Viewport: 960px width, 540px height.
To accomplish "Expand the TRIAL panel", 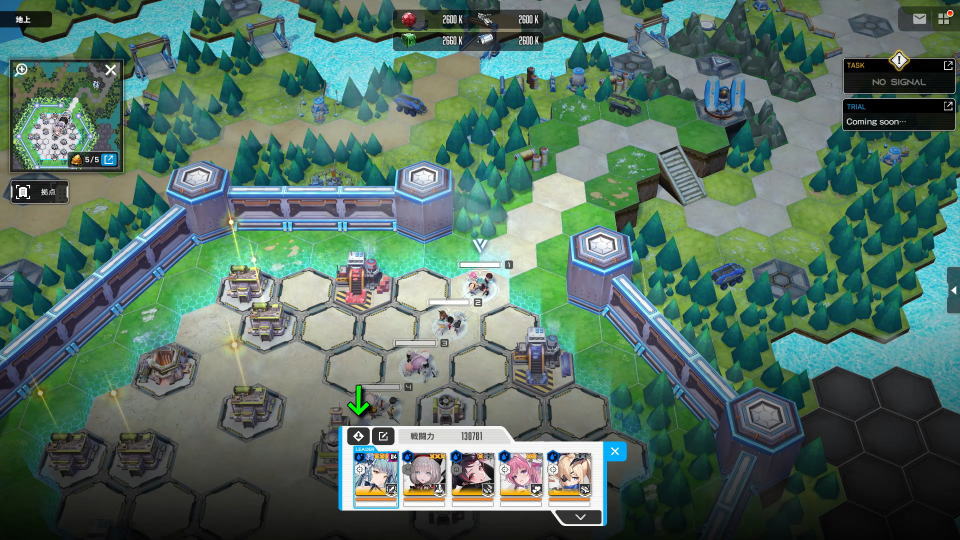I will pos(948,105).
